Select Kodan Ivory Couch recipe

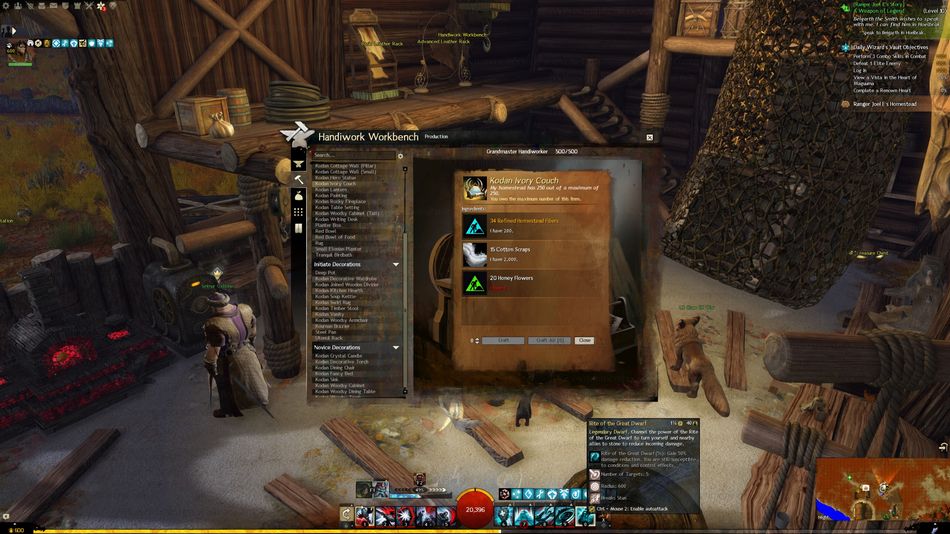coord(335,184)
